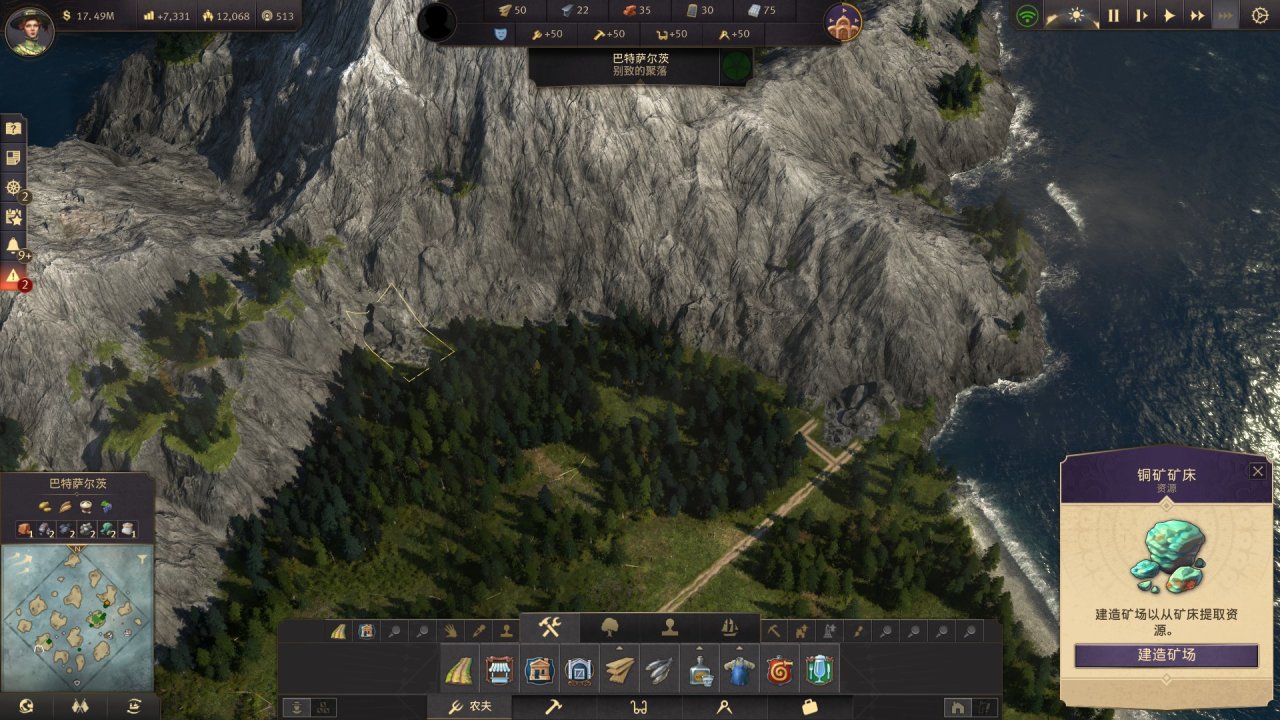1280x720 pixels.
Task: Open the ship category tab
Action: (x=729, y=628)
